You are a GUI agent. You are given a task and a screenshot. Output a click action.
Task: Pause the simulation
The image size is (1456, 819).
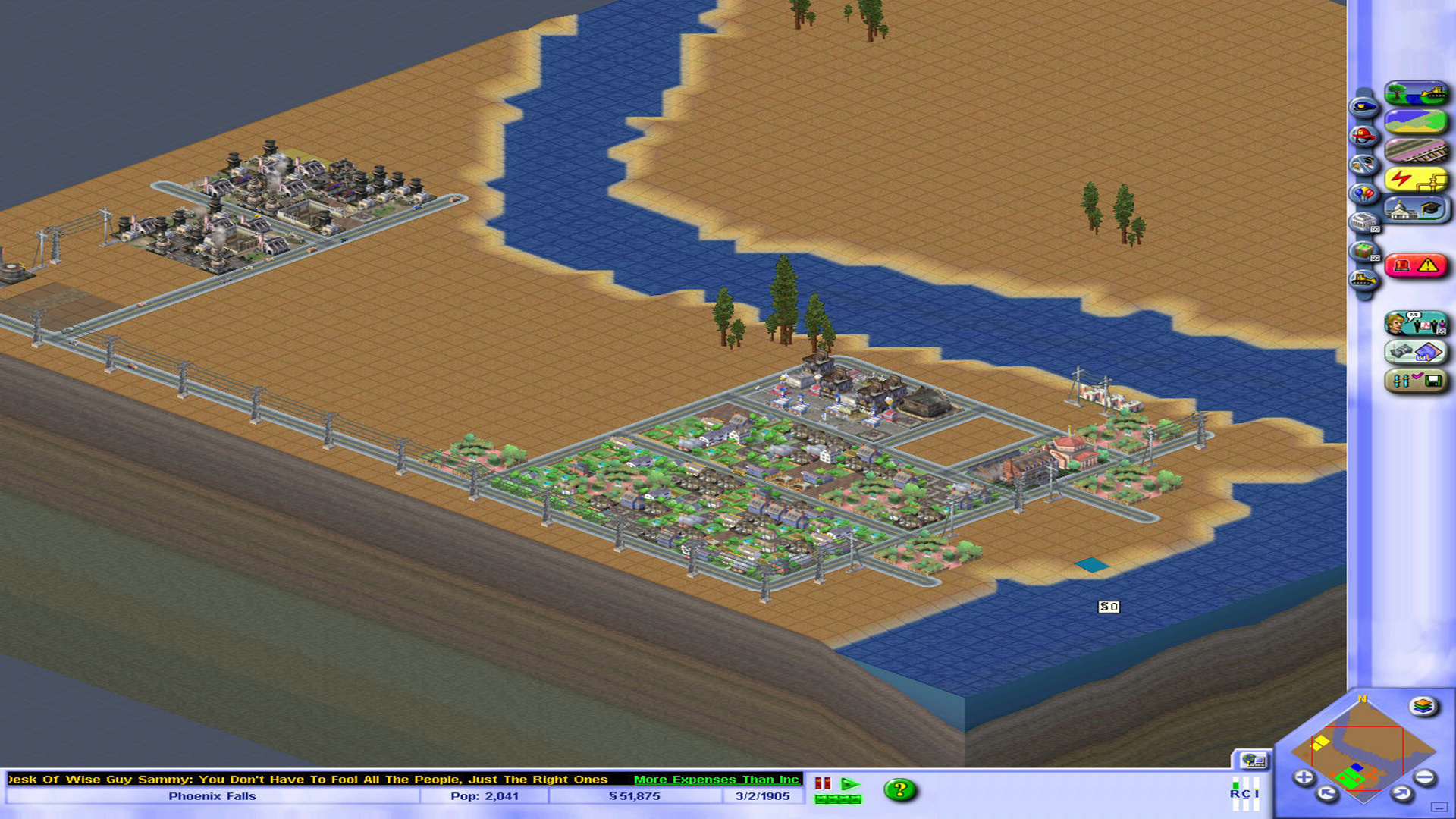click(x=823, y=783)
